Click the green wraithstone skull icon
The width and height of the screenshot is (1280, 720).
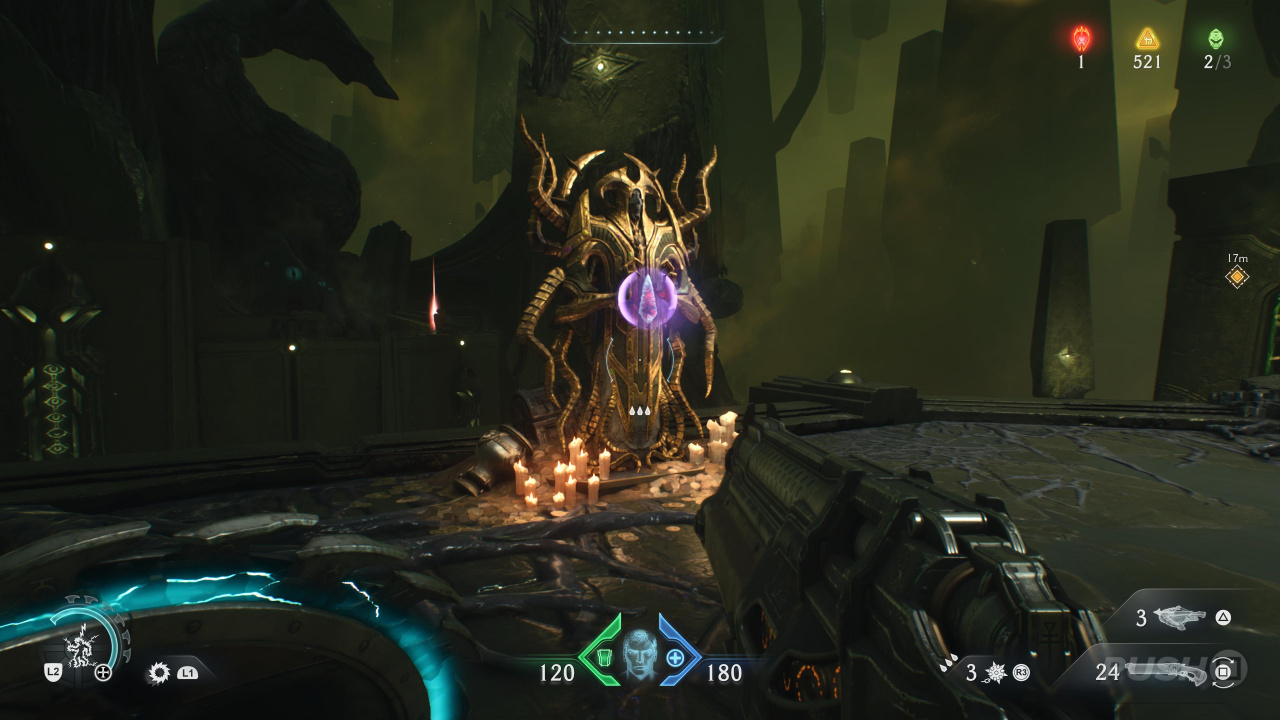1216,39
